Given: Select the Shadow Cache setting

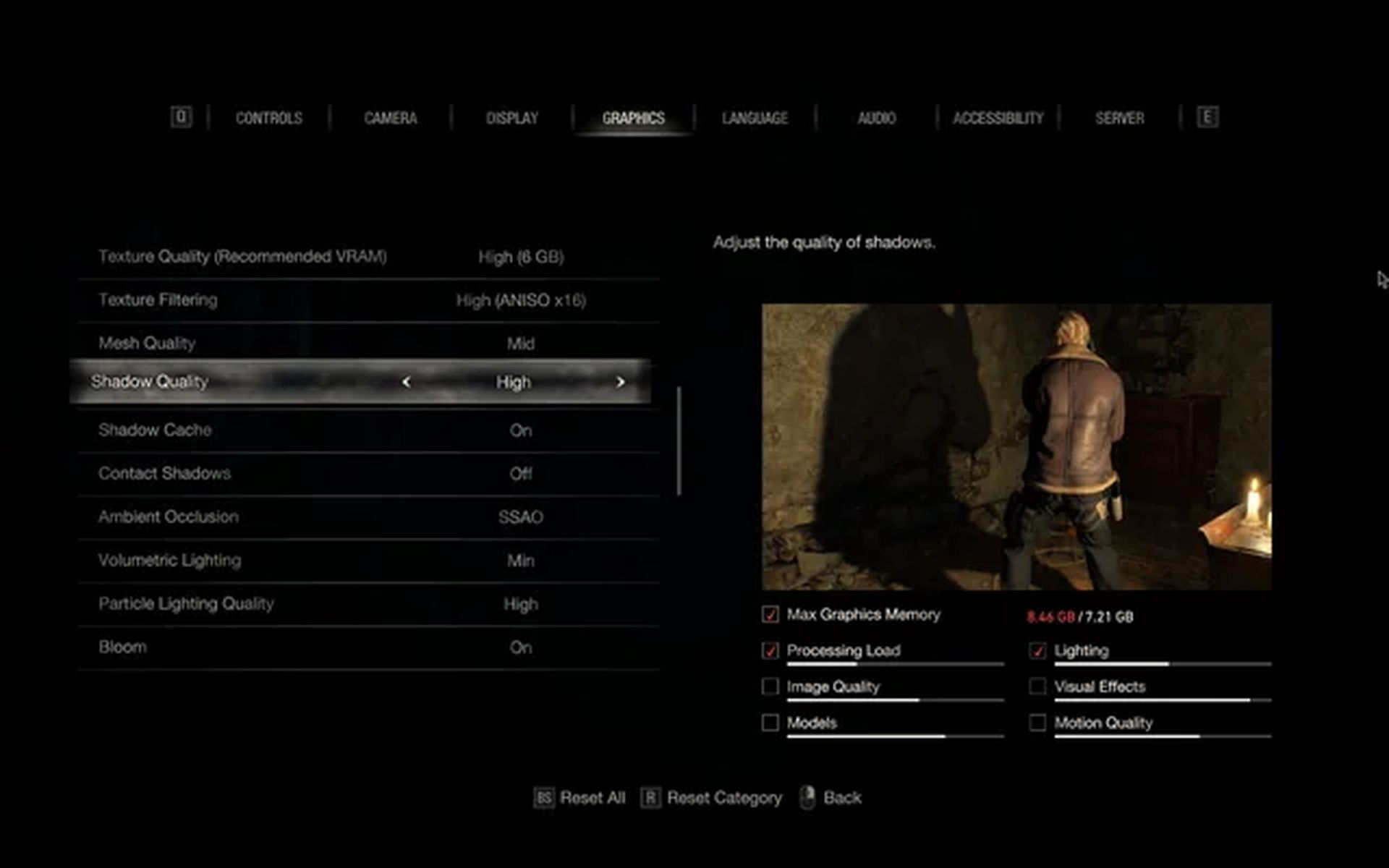Looking at the screenshot, I should 369,430.
